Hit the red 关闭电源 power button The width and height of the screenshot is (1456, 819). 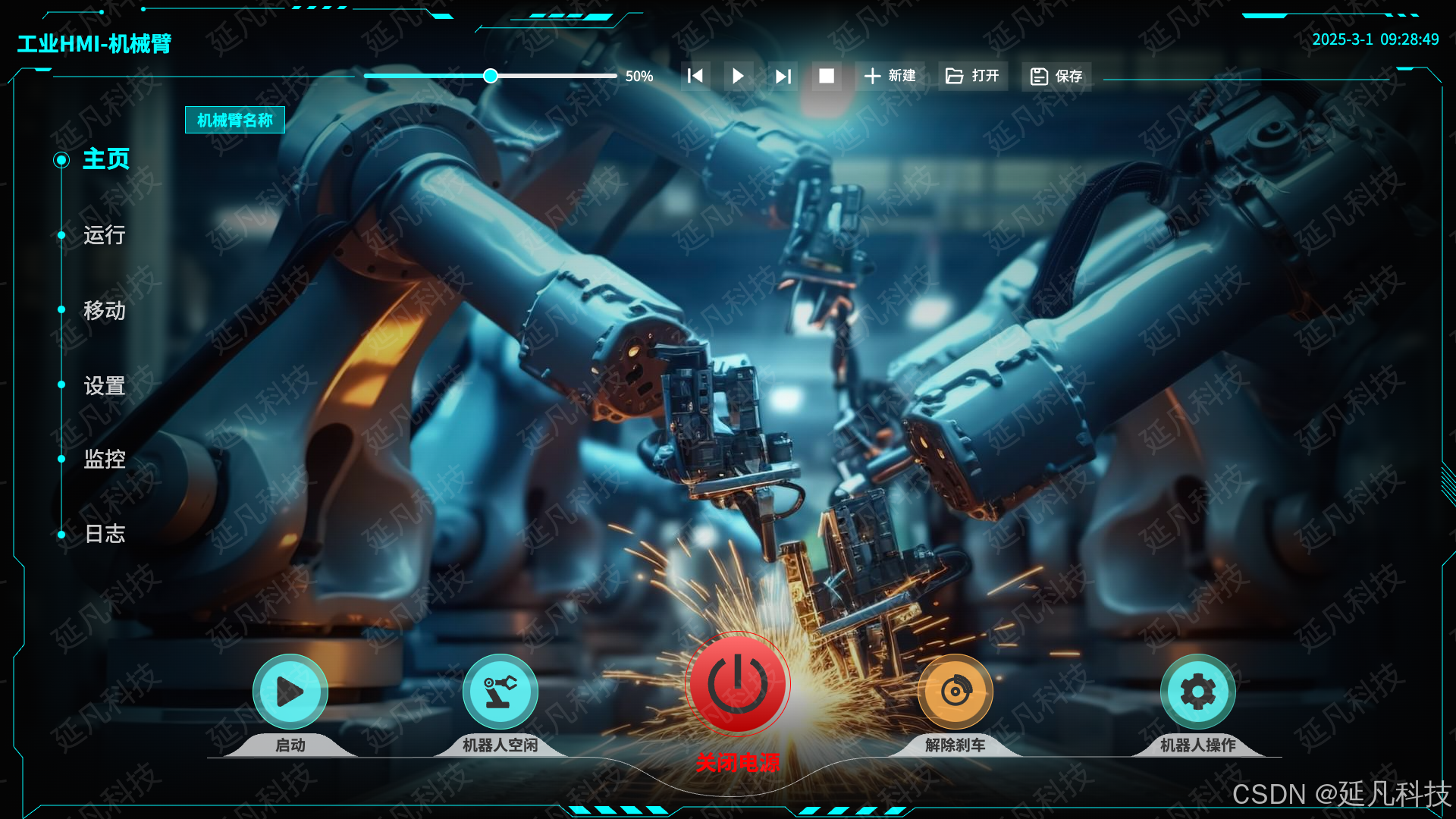[x=738, y=684]
